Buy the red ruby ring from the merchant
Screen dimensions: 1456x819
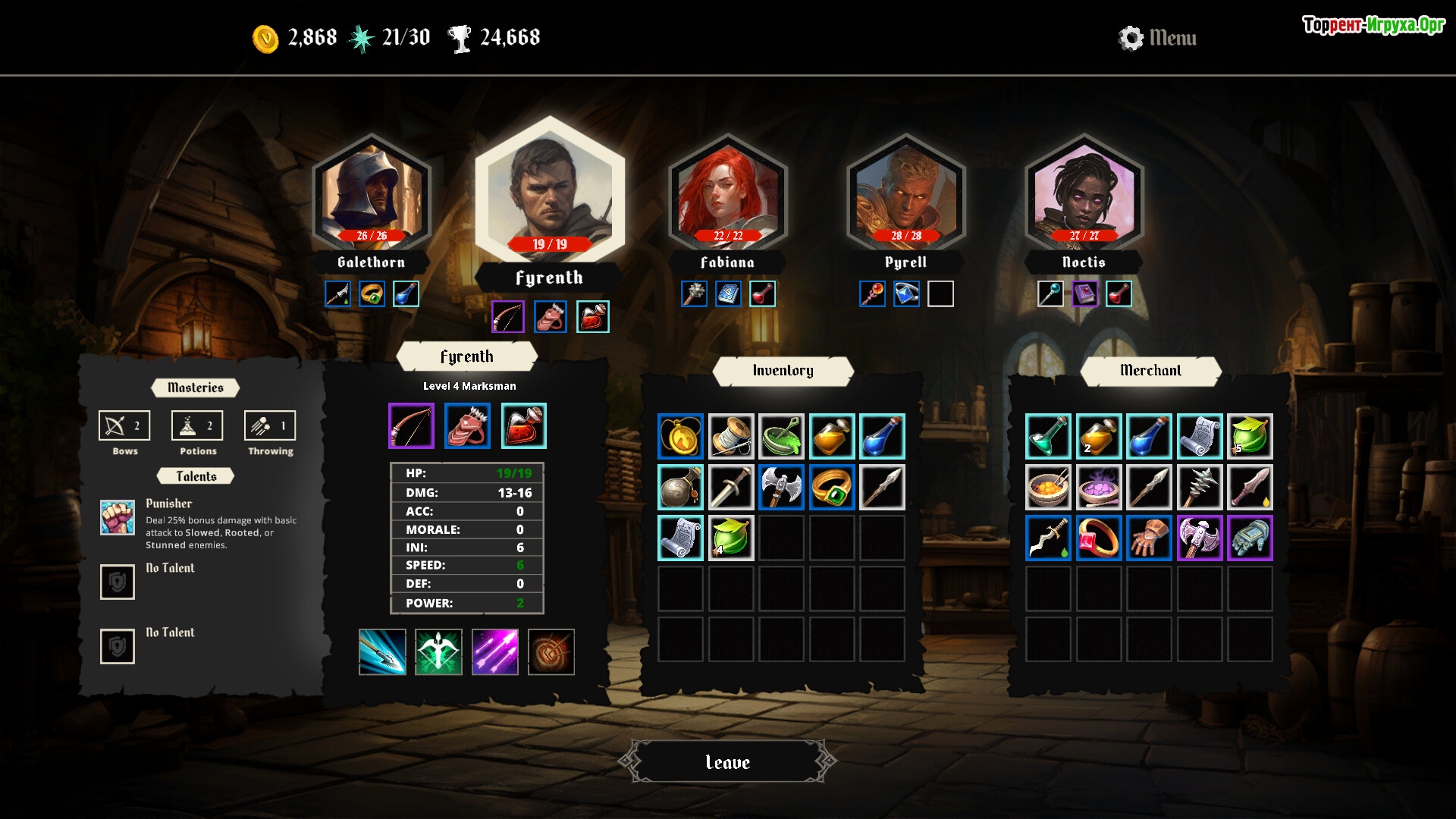click(1098, 538)
